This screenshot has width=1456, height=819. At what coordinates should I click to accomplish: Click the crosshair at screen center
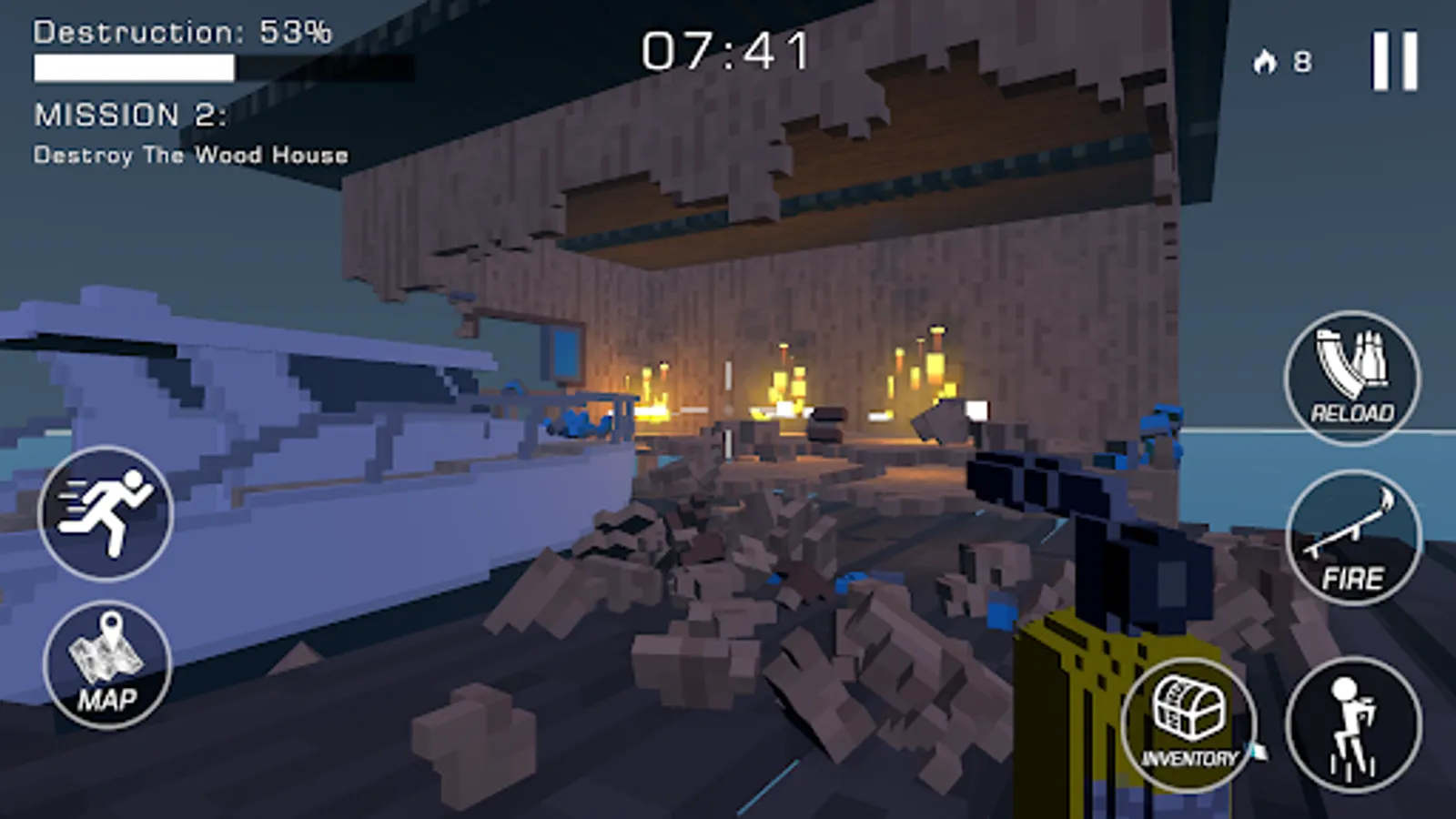[728, 409]
